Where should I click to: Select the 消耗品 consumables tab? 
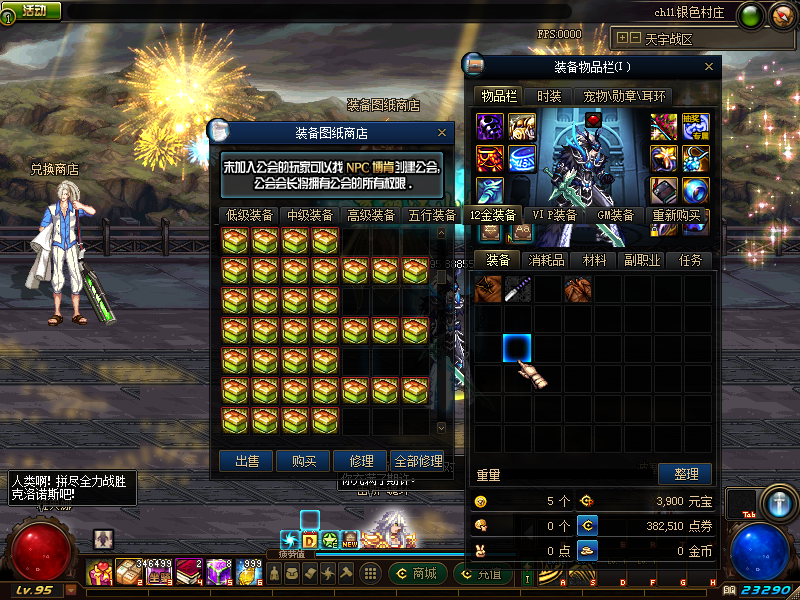click(x=547, y=260)
